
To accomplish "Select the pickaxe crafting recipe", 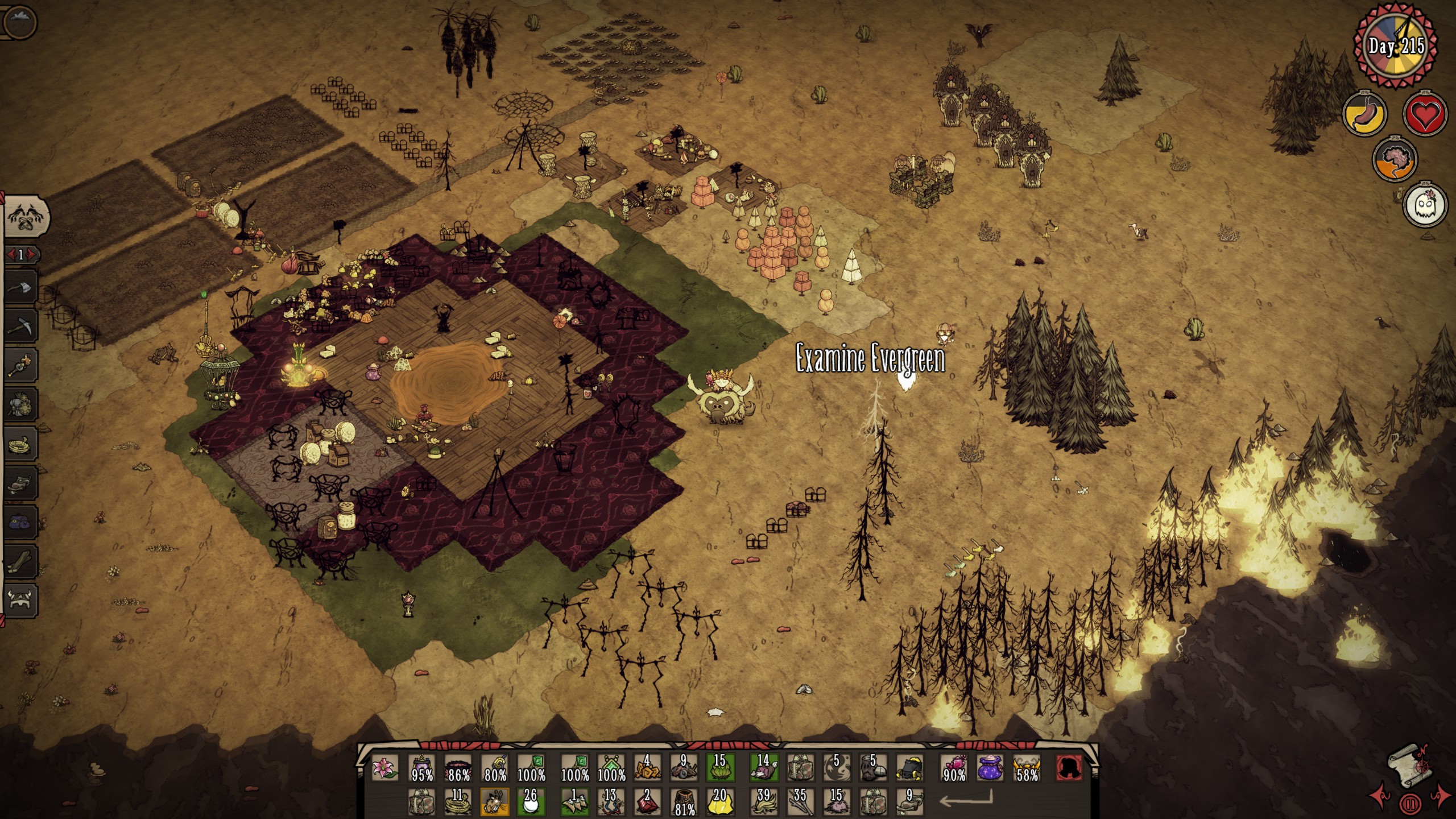I will point(20,325).
